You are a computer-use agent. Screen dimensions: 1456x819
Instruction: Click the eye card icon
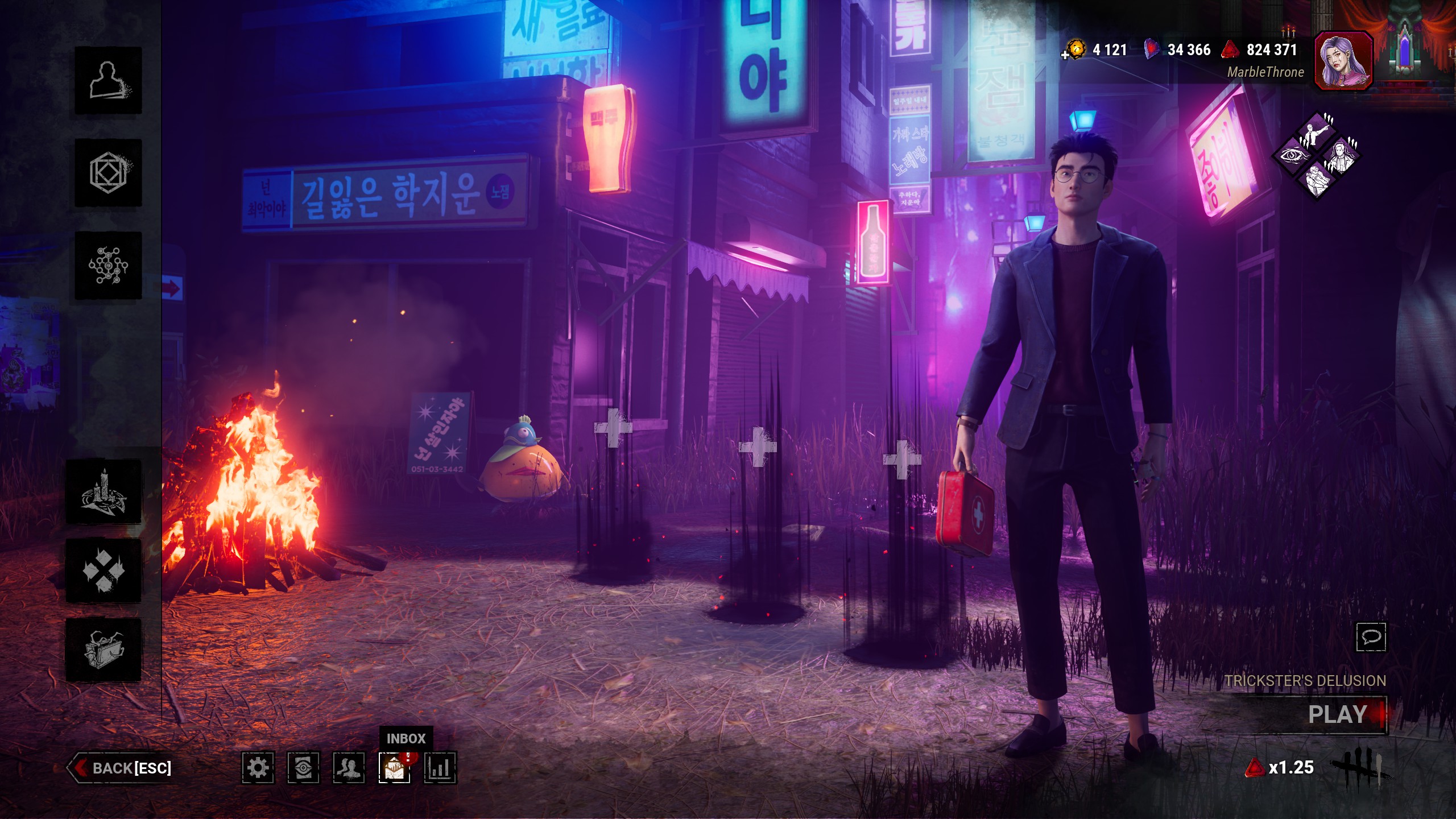pos(303,768)
